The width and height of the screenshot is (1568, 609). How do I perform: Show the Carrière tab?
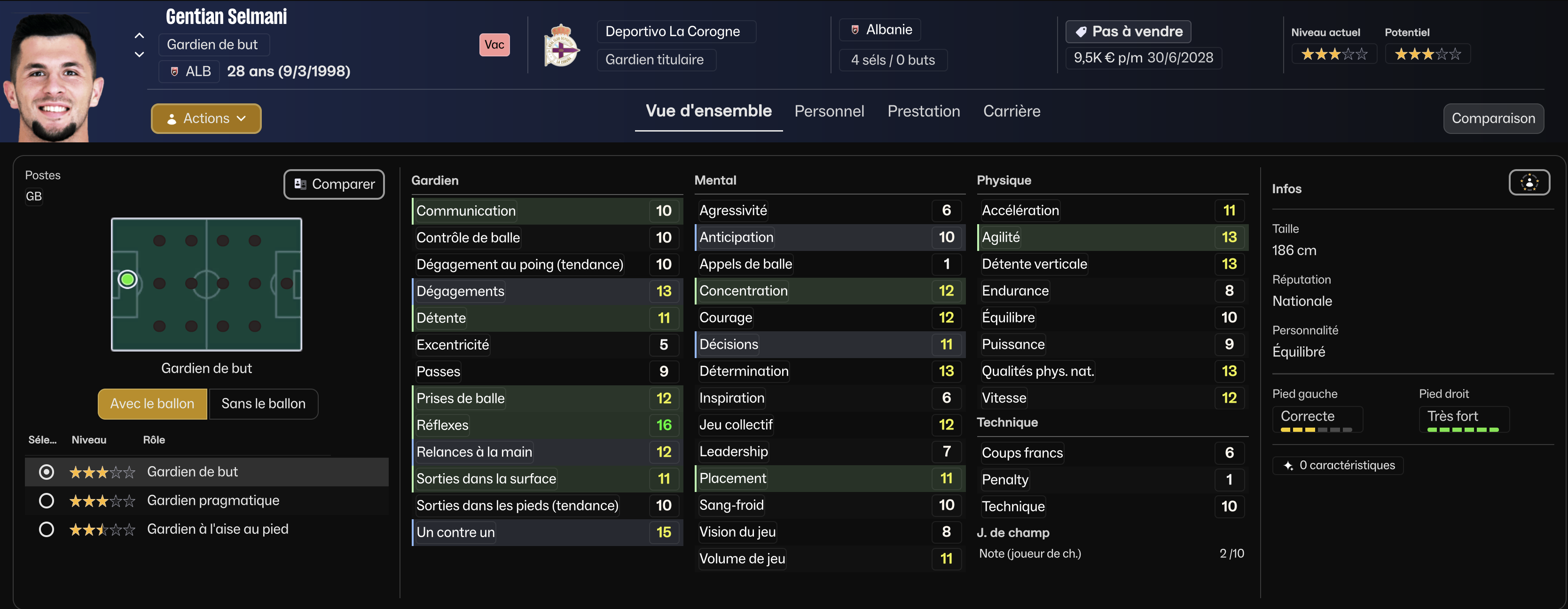point(1011,111)
